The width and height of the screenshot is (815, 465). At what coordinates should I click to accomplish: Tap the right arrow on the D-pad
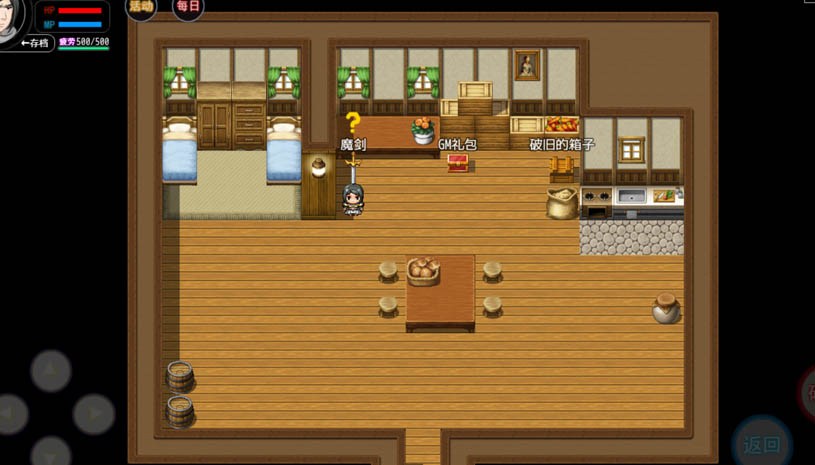coord(93,413)
